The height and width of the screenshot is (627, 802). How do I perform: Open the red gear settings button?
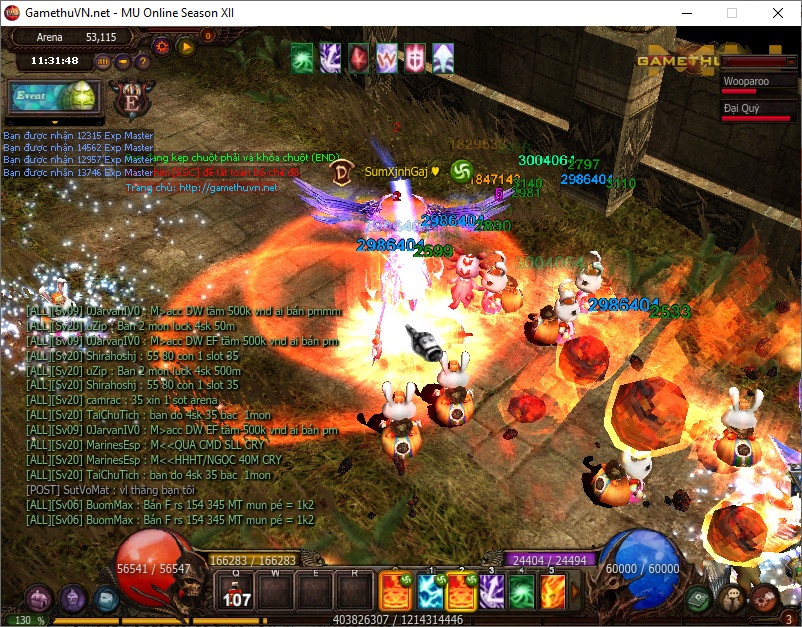[162, 46]
